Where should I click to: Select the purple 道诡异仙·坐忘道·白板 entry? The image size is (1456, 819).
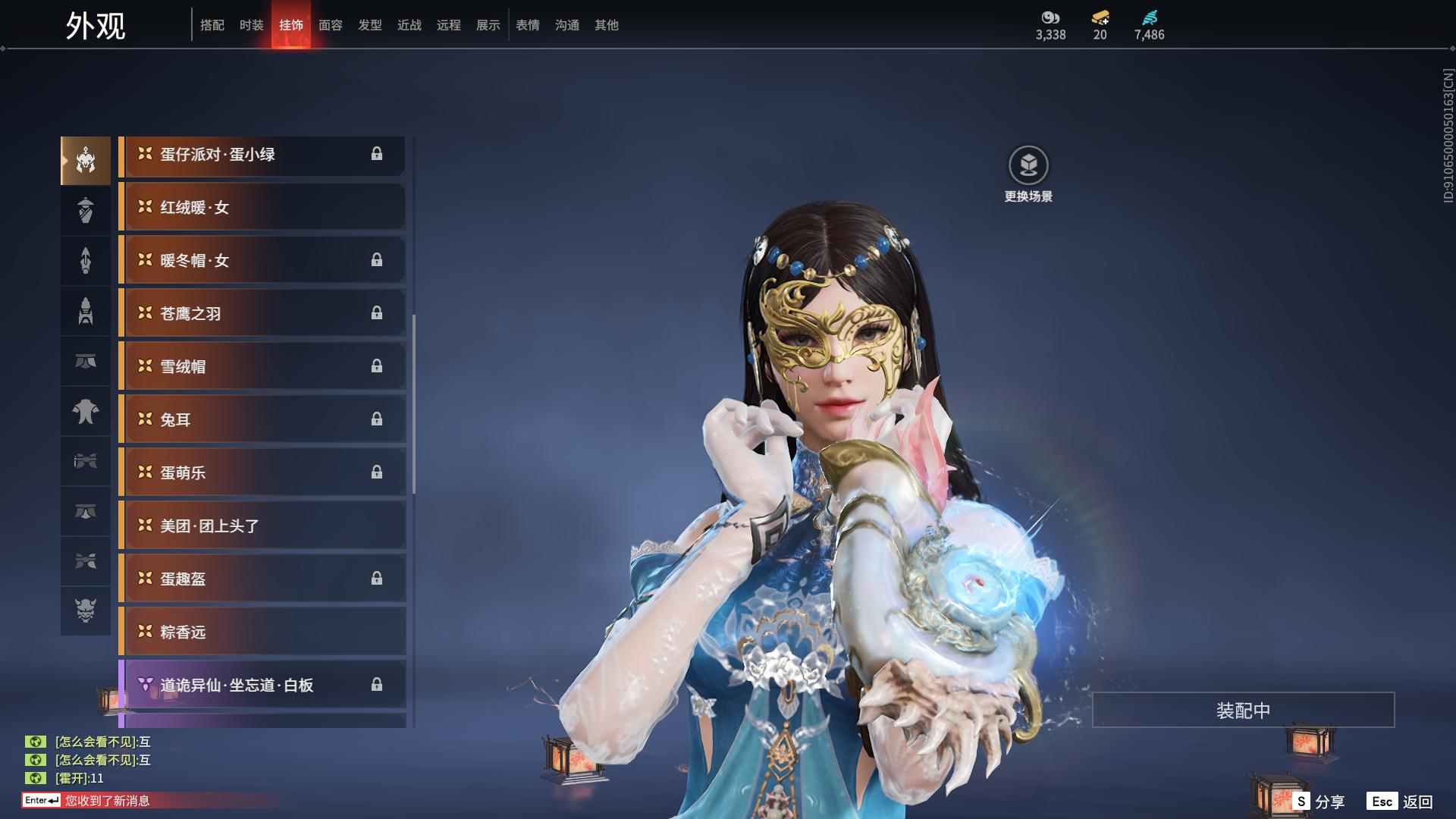[x=262, y=685]
